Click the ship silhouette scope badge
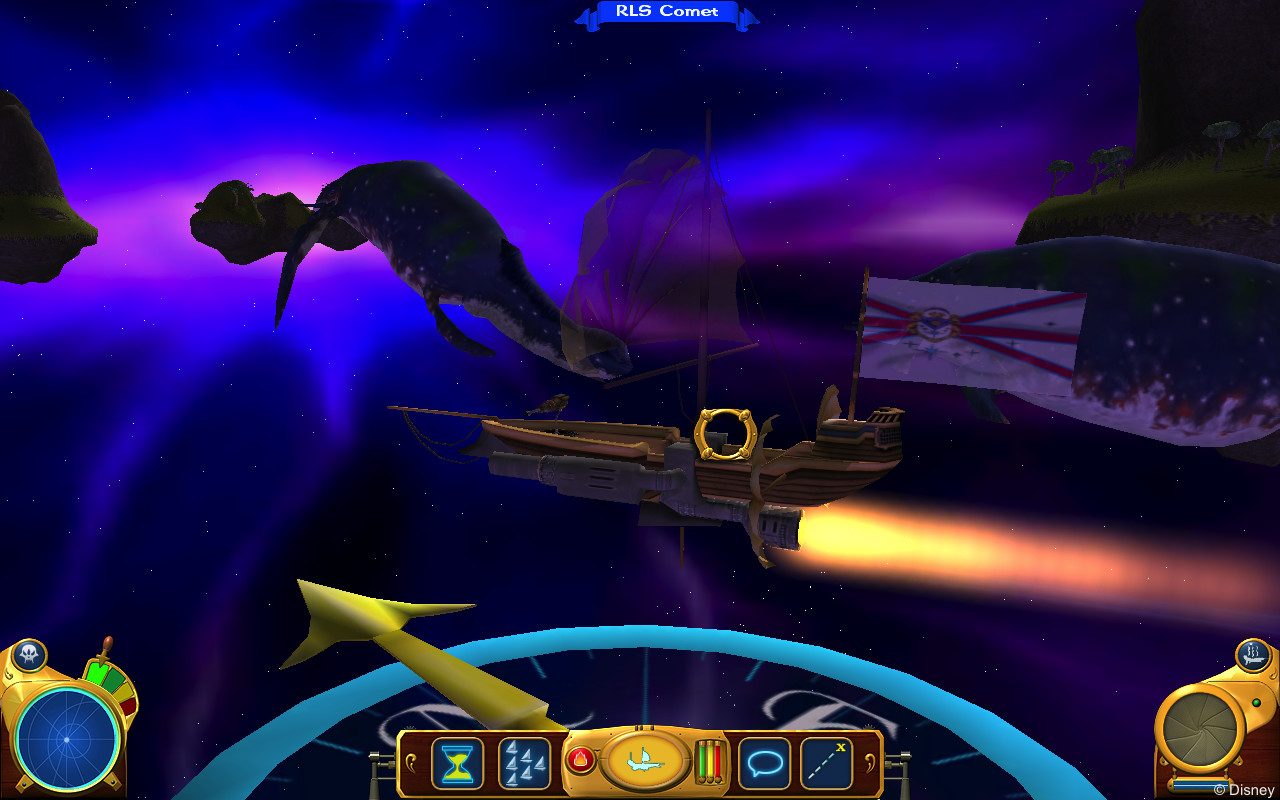1280x800 pixels. point(1254,656)
